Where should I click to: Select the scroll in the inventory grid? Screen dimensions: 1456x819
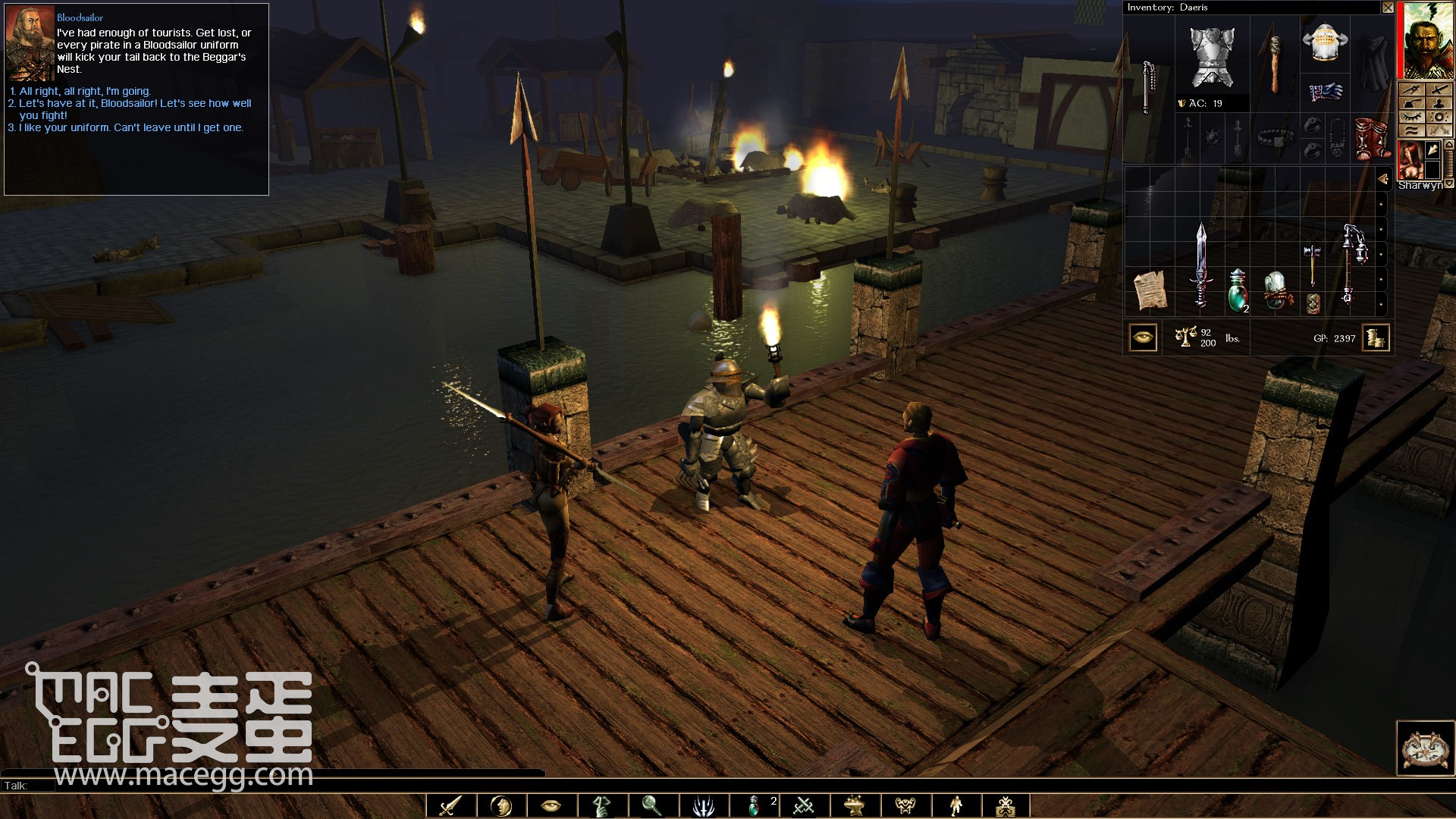[x=1149, y=290]
